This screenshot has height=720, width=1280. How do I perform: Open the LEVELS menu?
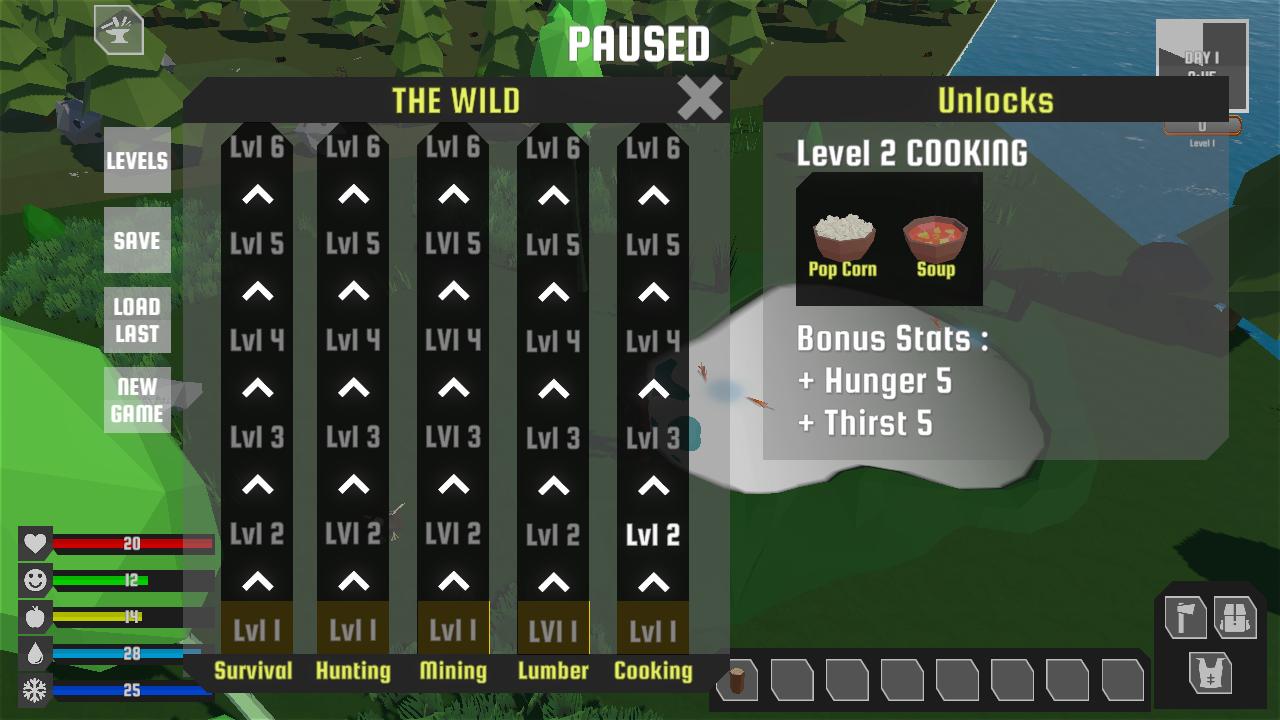tap(137, 160)
